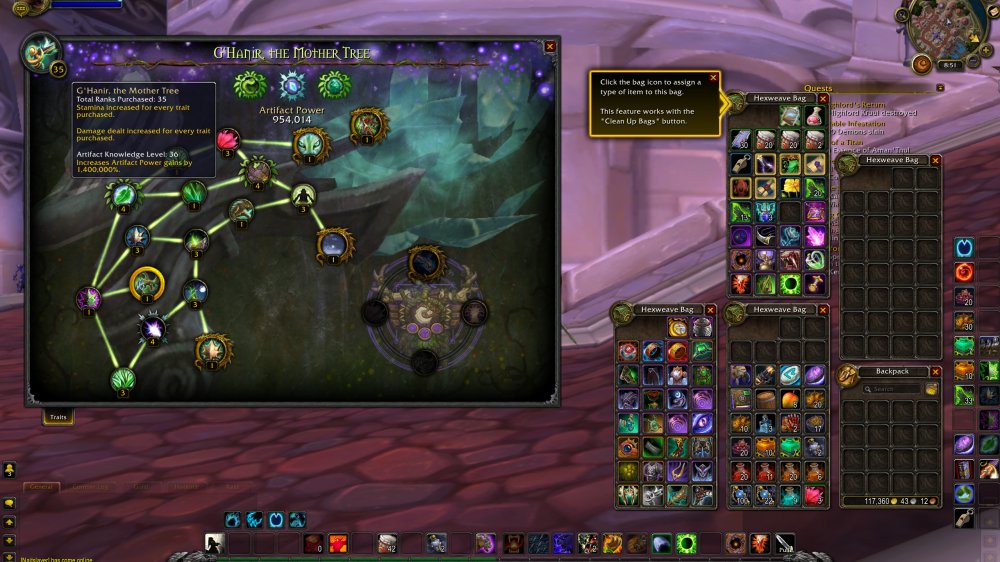Click the Clean Up Bags button

click(x=932, y=389)
